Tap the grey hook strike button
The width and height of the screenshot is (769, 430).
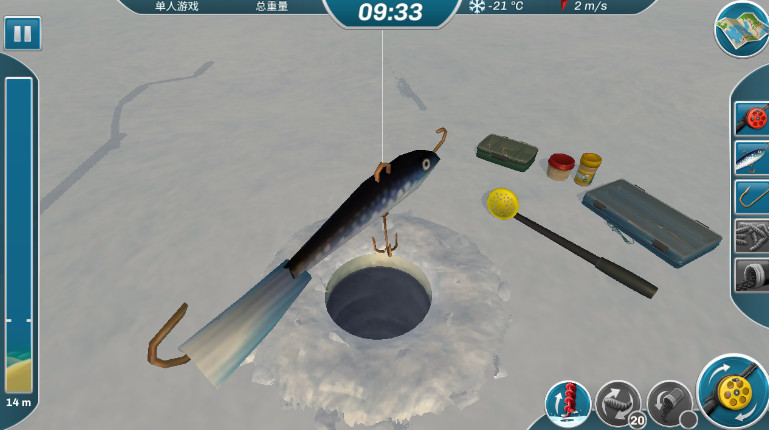(x=669, y=403)
